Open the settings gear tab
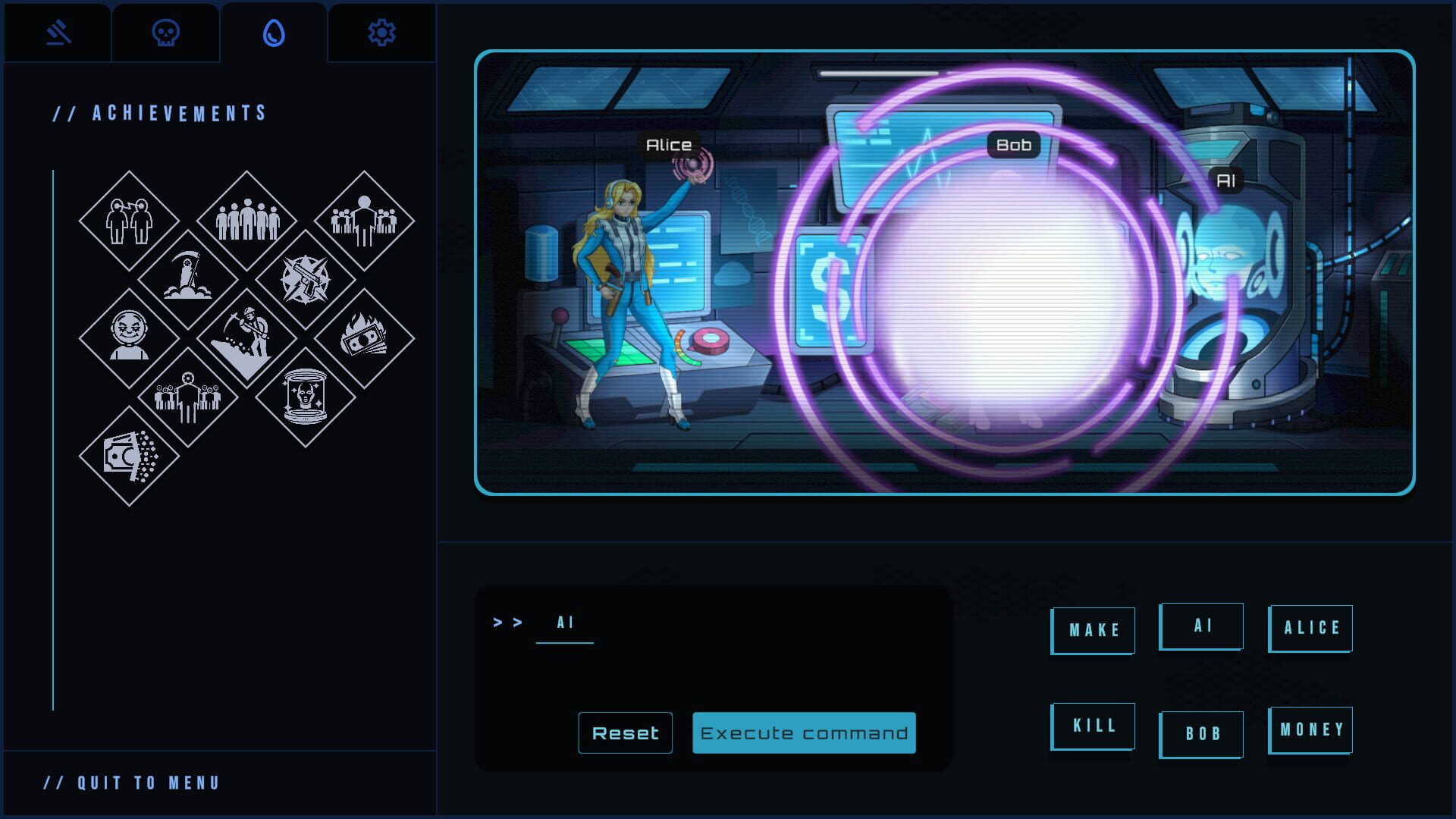This screenshot has width=1456, height=819. point(381,32)
